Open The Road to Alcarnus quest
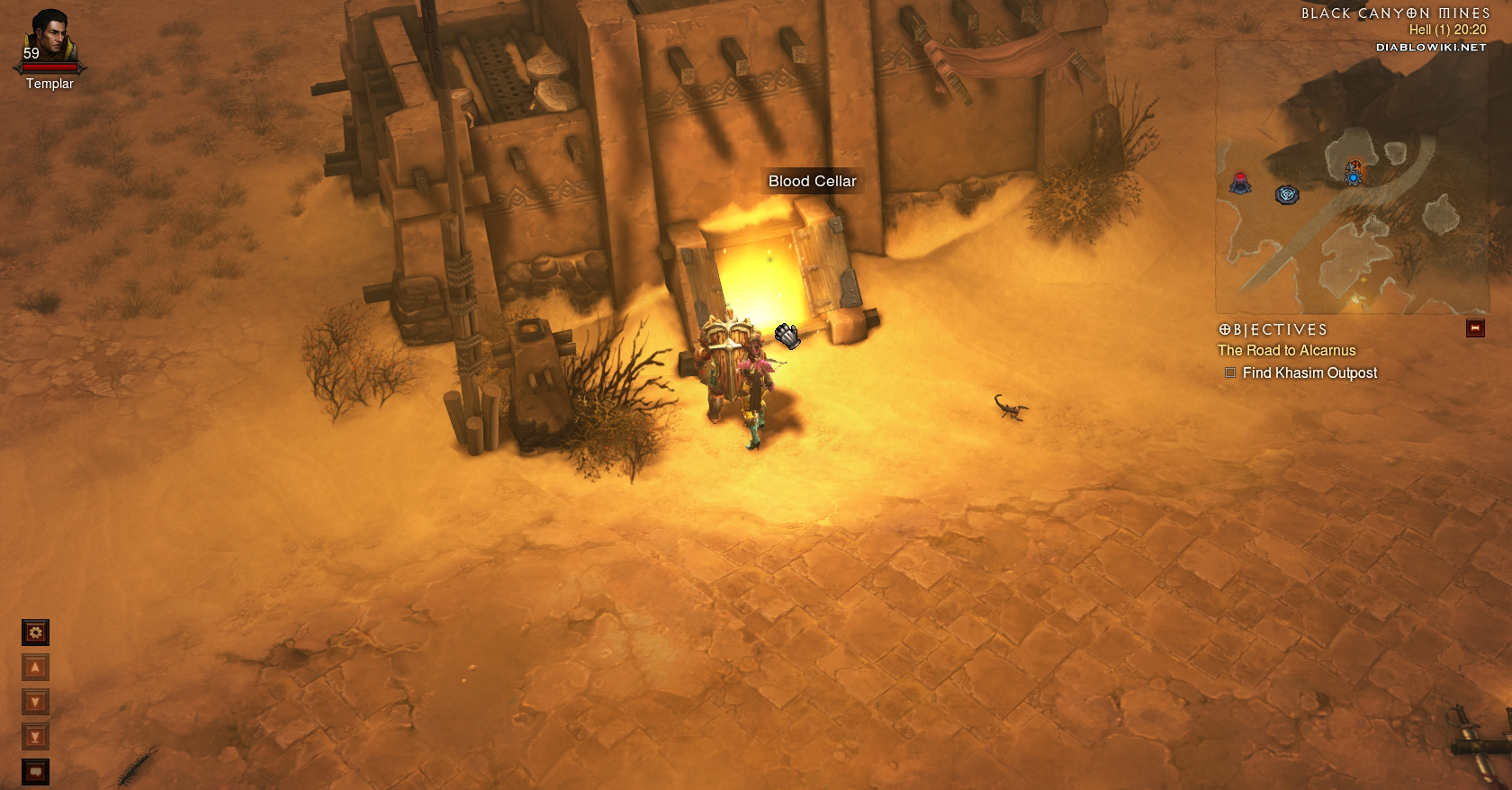Screen dimensions: 1512x790 pyautogui.click(x=1286, y=351)
